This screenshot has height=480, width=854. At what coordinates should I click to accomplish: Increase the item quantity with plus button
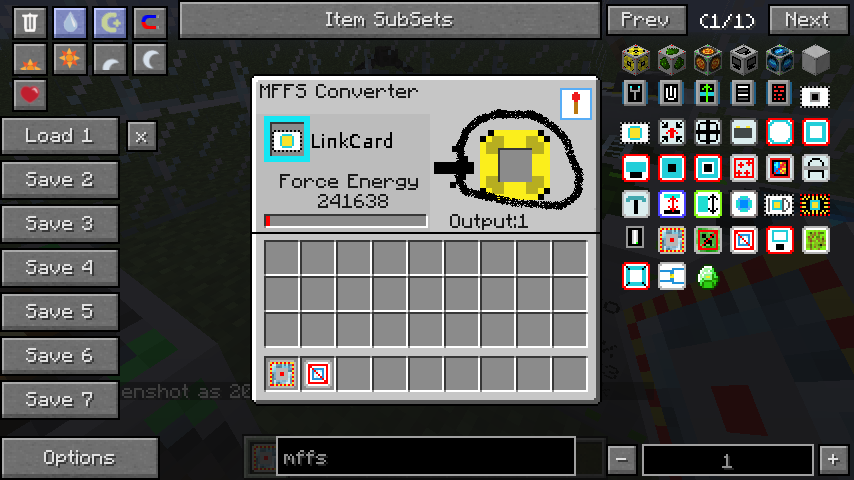(x=832, y=460)
